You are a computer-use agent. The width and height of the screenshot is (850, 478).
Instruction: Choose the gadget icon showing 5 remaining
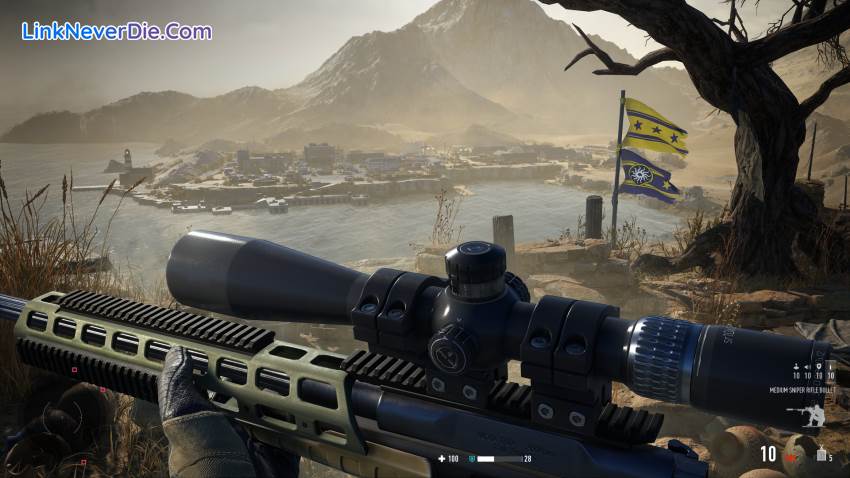[821, 455]
